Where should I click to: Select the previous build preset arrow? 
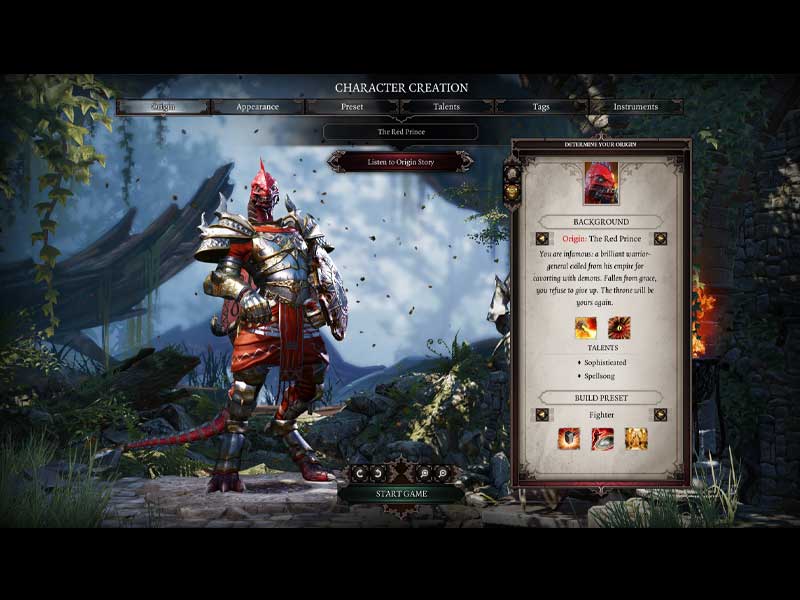coord(542,414)
